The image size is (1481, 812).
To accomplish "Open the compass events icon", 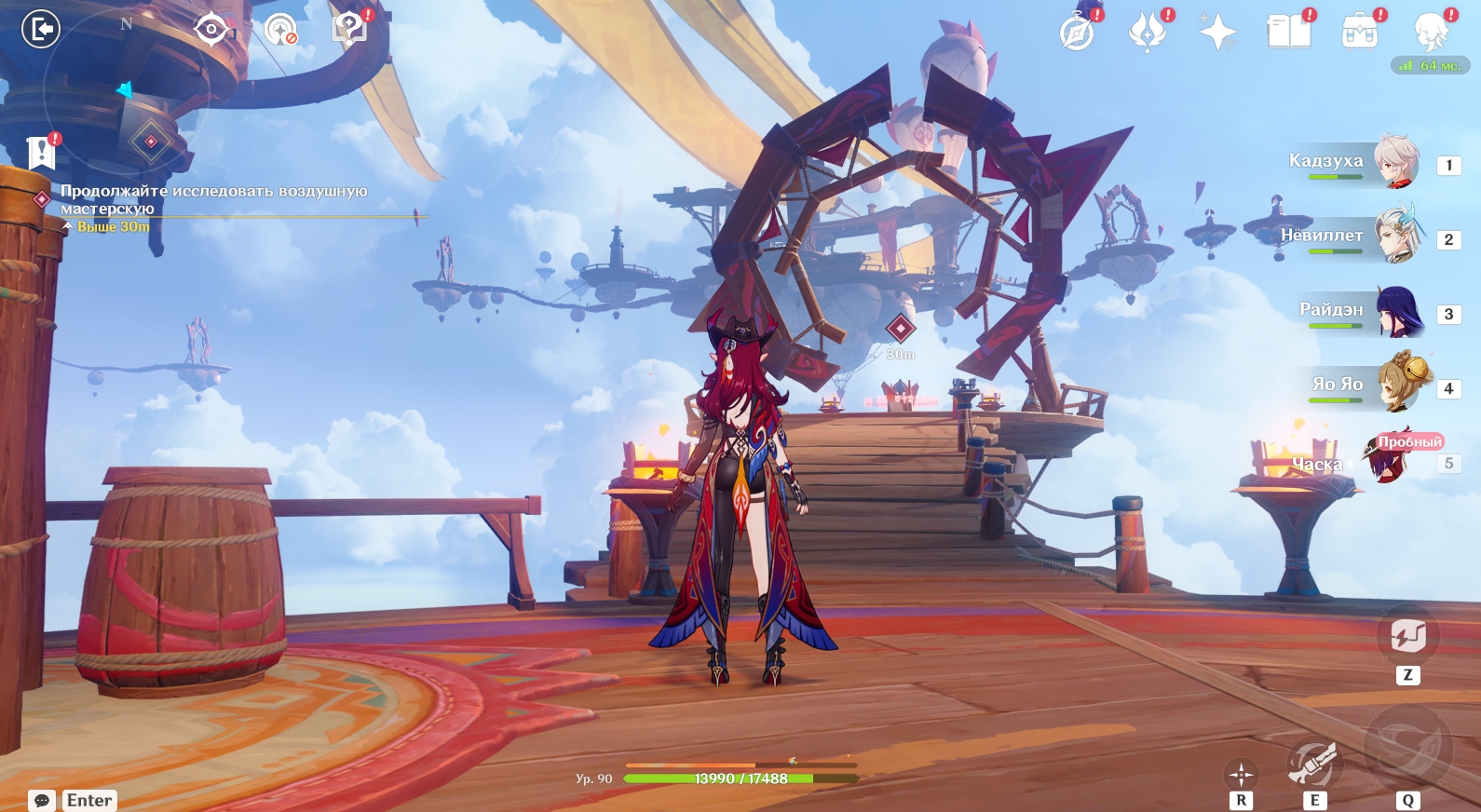I will pyautogui.click(x=1078, y=33).
